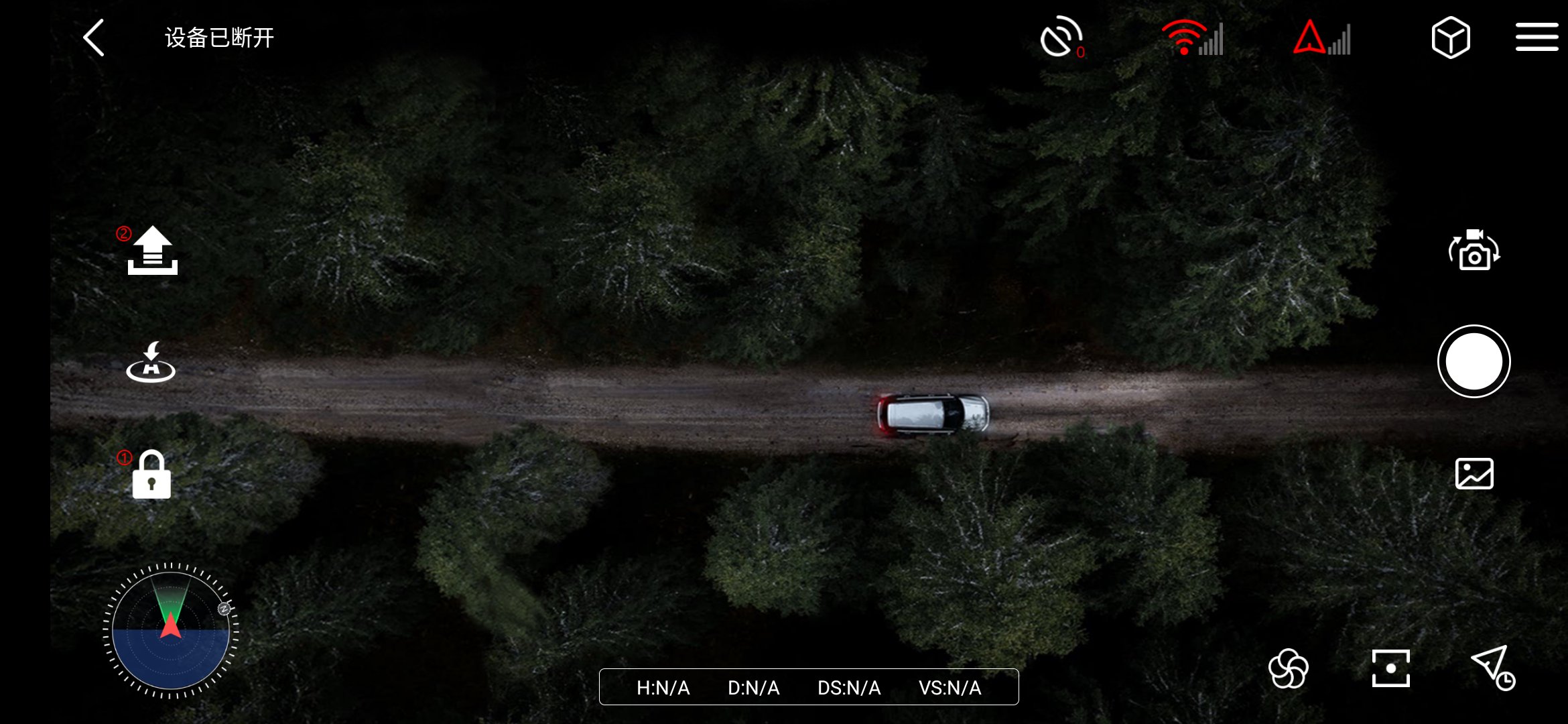Activate the focus frame tracking icon
The width and height of the screenshot is (1568, 724).
click(x=1390, y=668)
